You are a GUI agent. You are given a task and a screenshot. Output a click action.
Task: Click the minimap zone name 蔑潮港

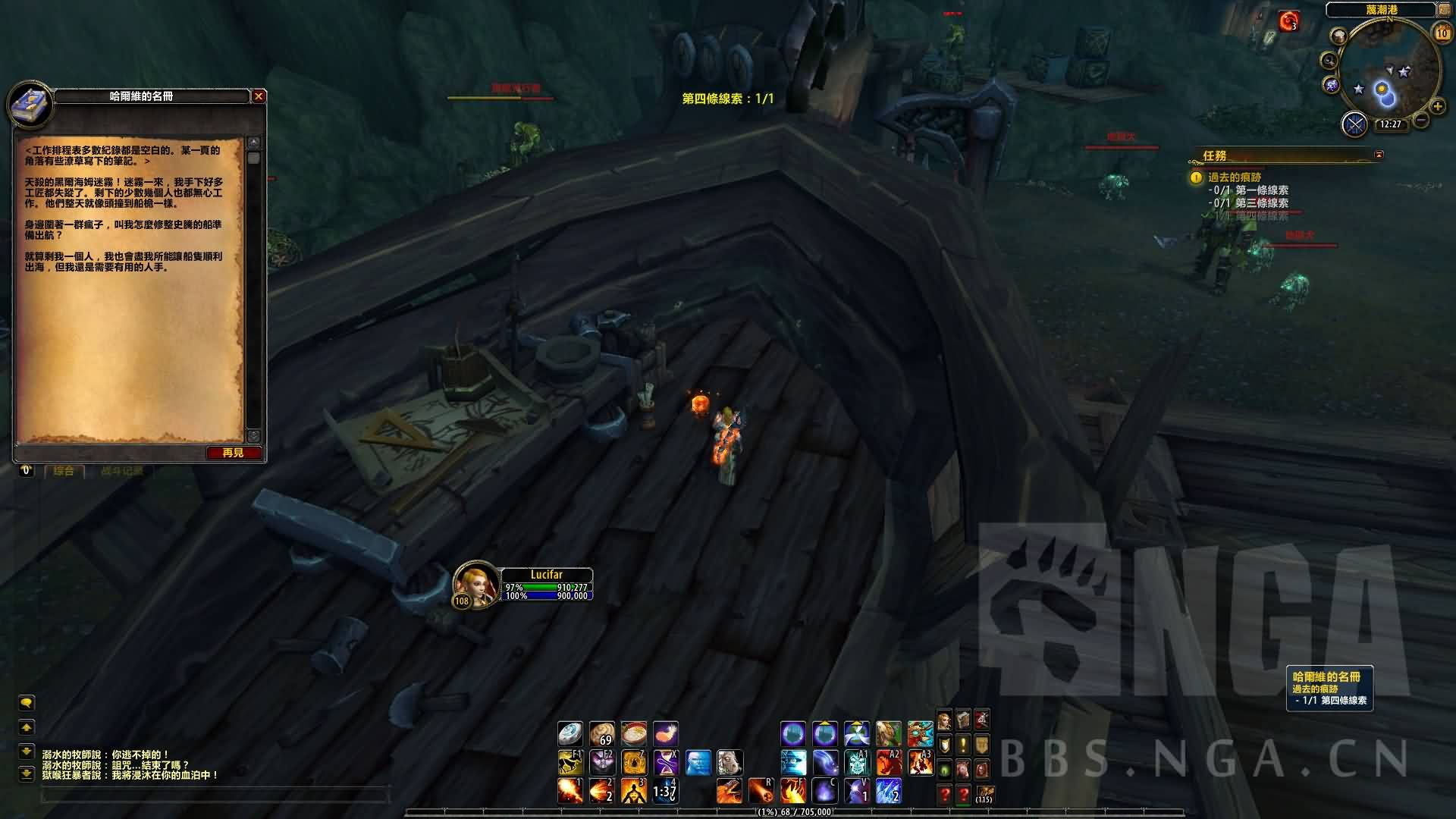tap(1381, 10)
